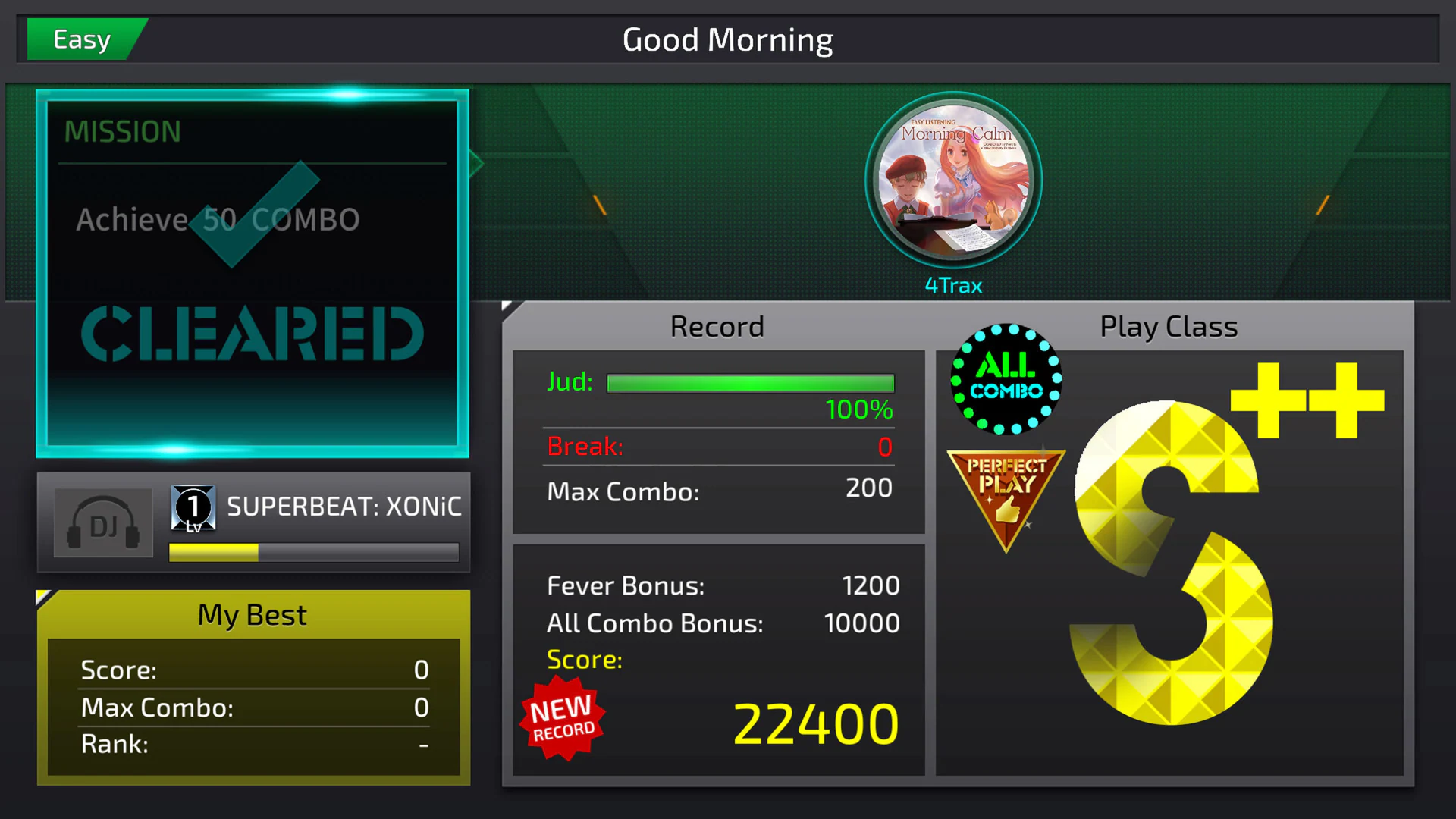Click the ALL COMBO badge

[x=1005, y=379]
